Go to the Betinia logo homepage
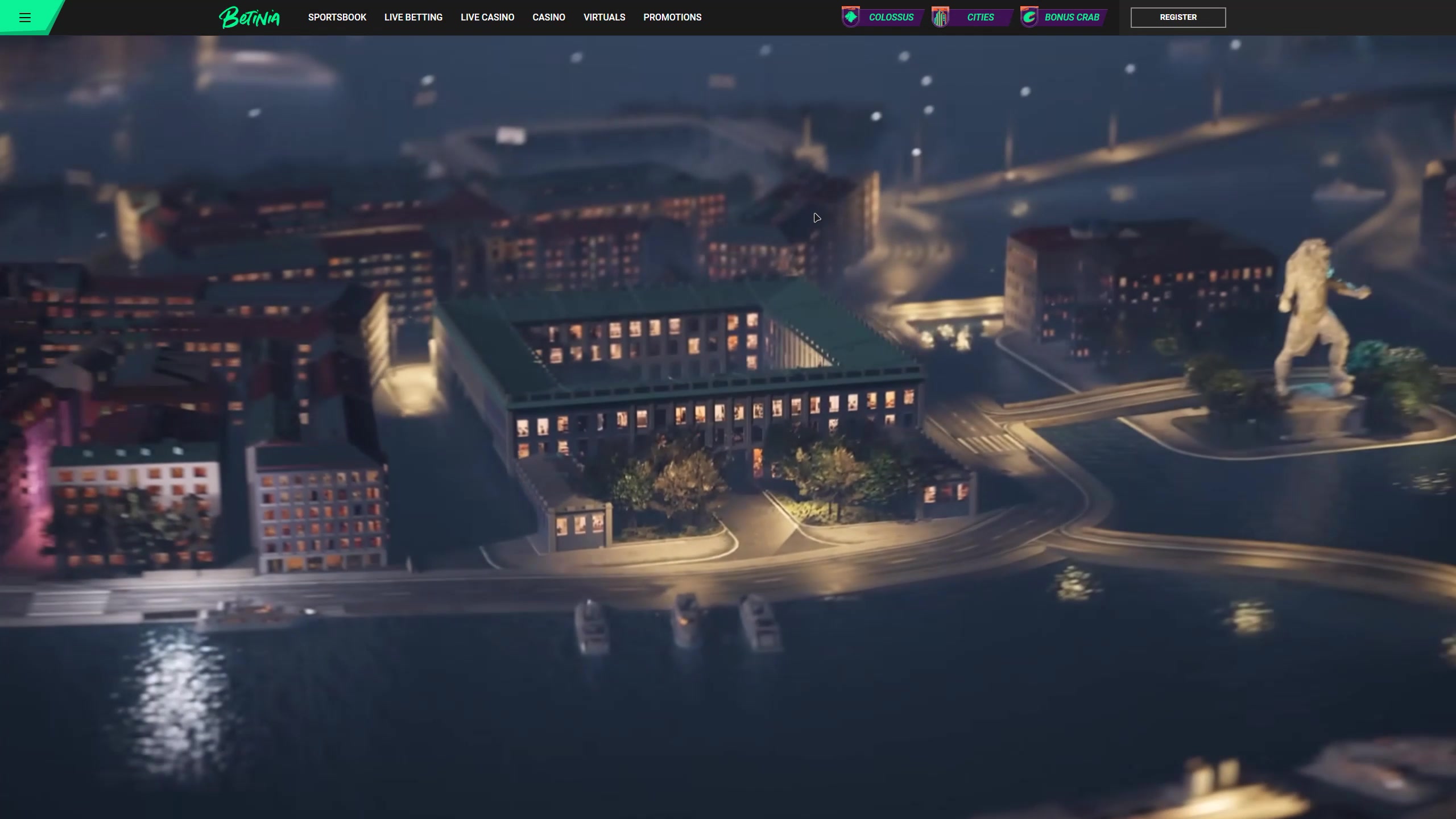This screenshot has height=819, width=1456. pos(249,18)
